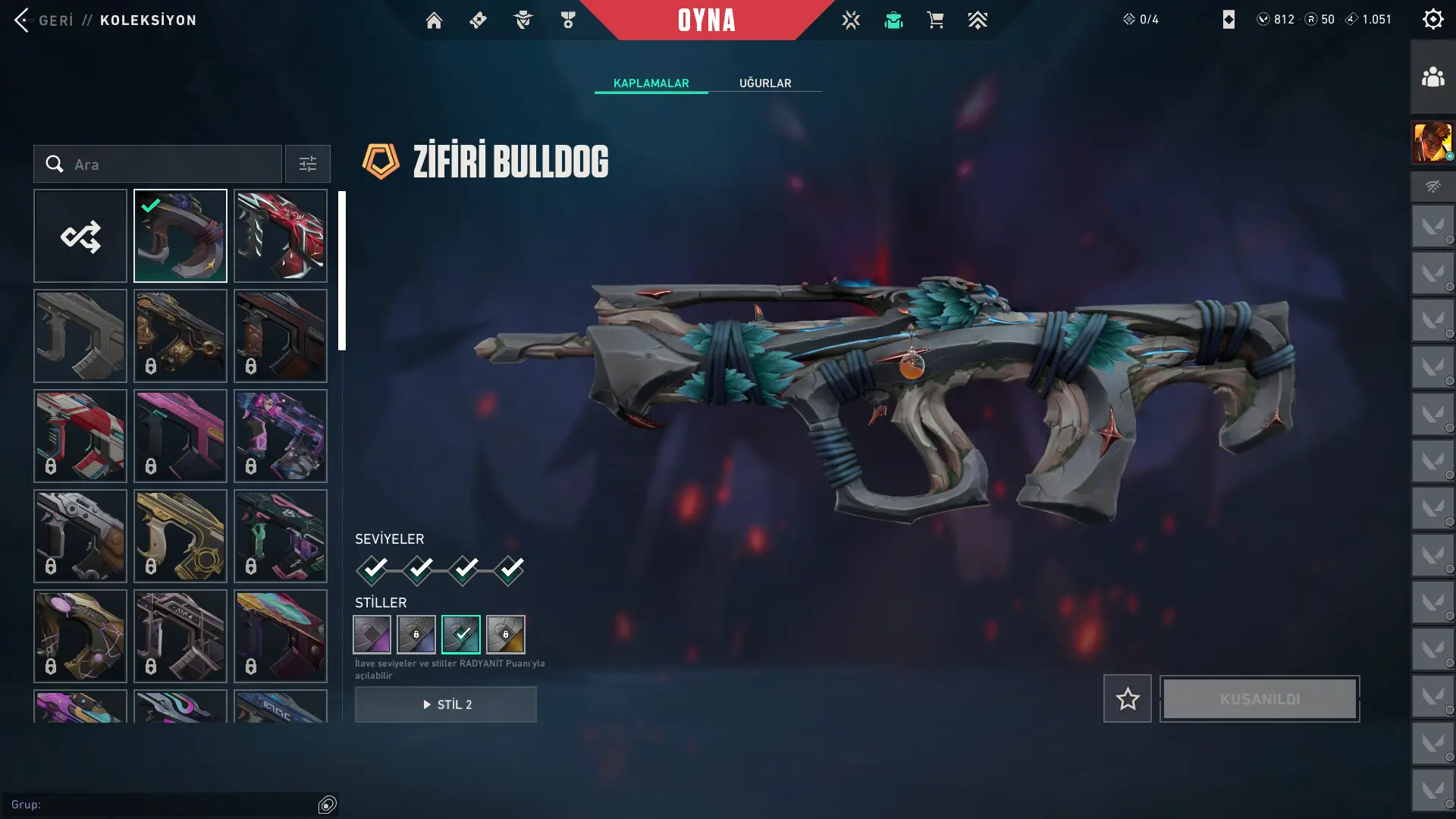This screenshot has height=819, width=1456.
Task: Open the social friends panel
Action: tap(1432, 77)
